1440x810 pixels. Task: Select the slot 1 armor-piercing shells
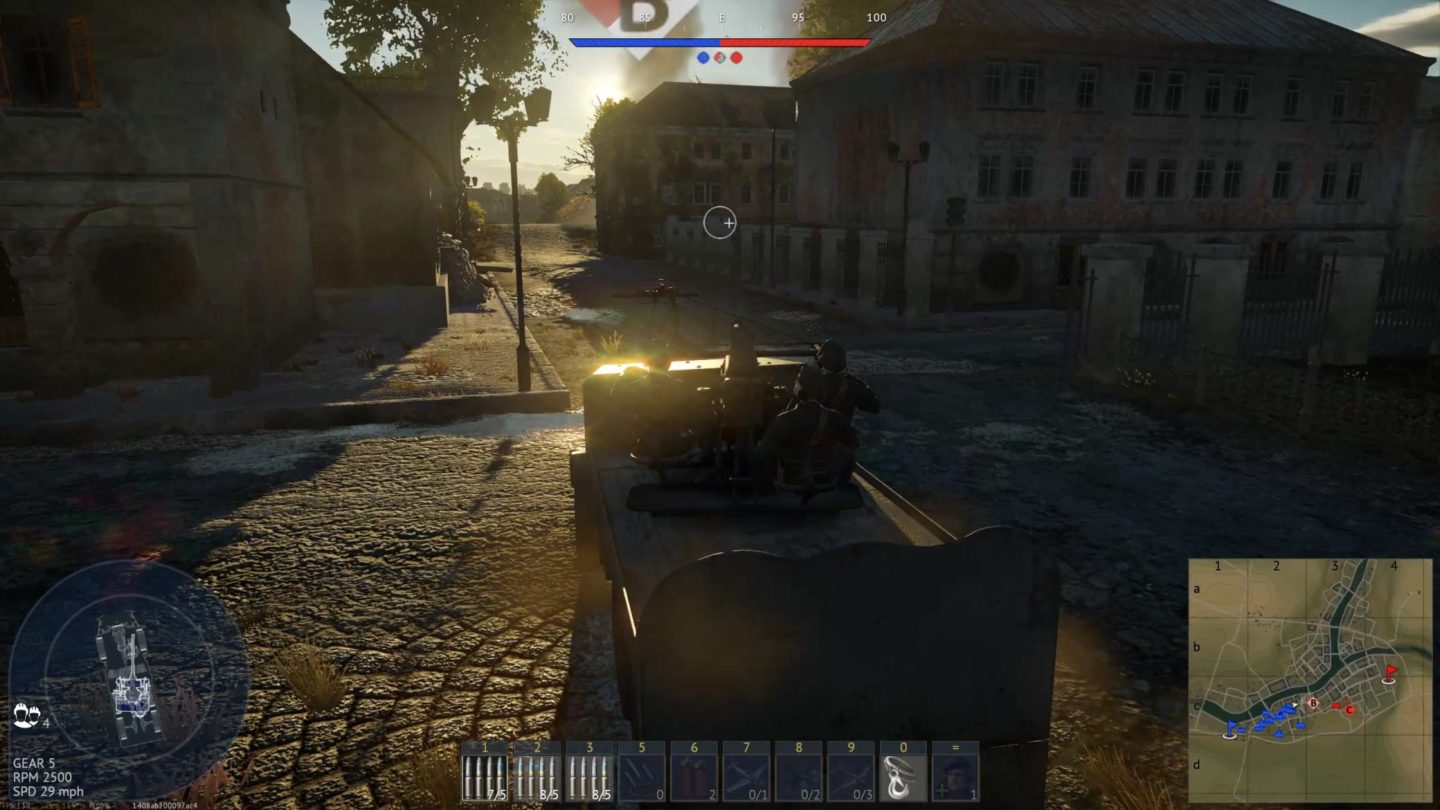483,772
